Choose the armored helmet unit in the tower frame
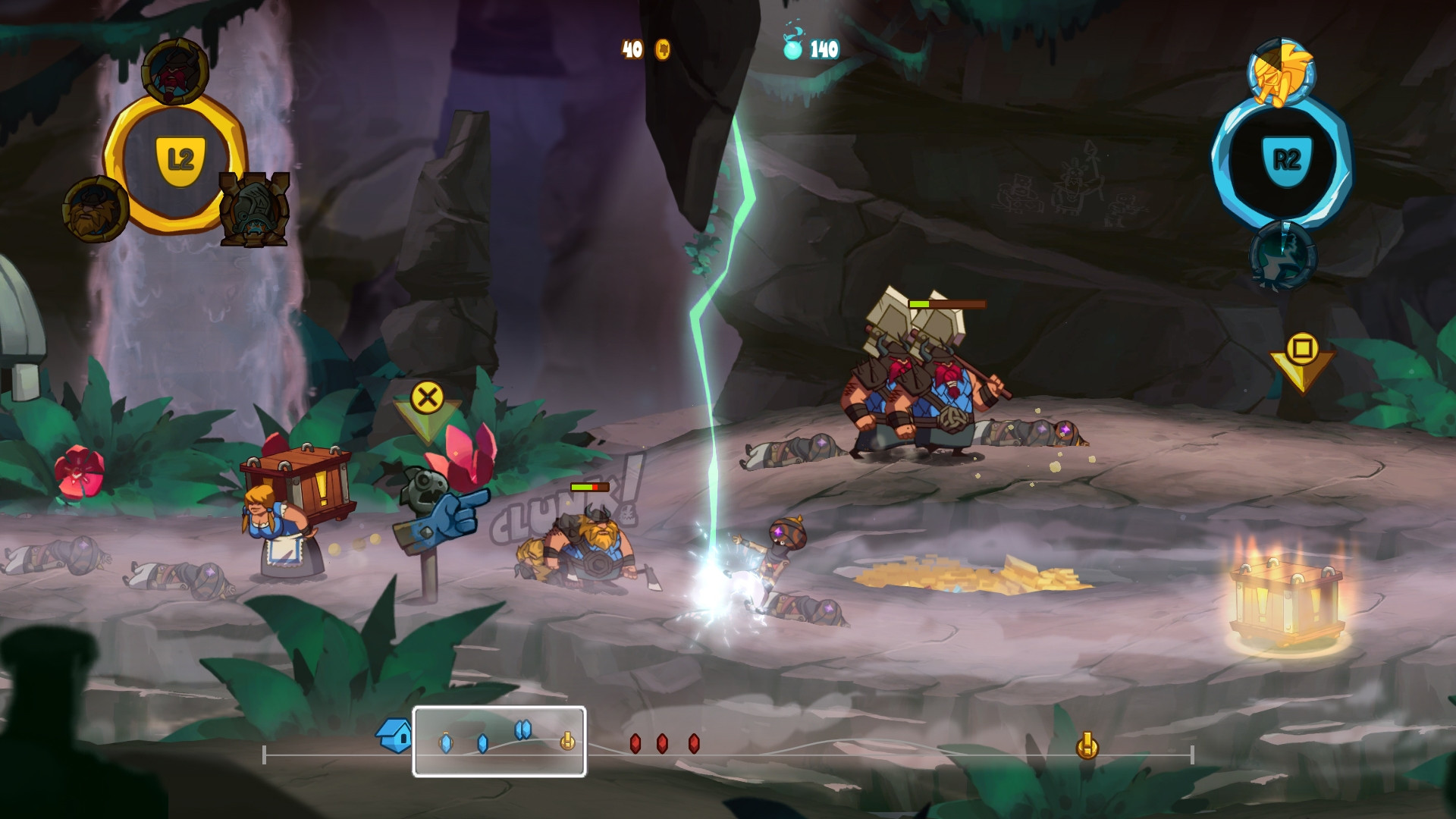Screen dimensions: 1456x819 (x=254, y=210)
